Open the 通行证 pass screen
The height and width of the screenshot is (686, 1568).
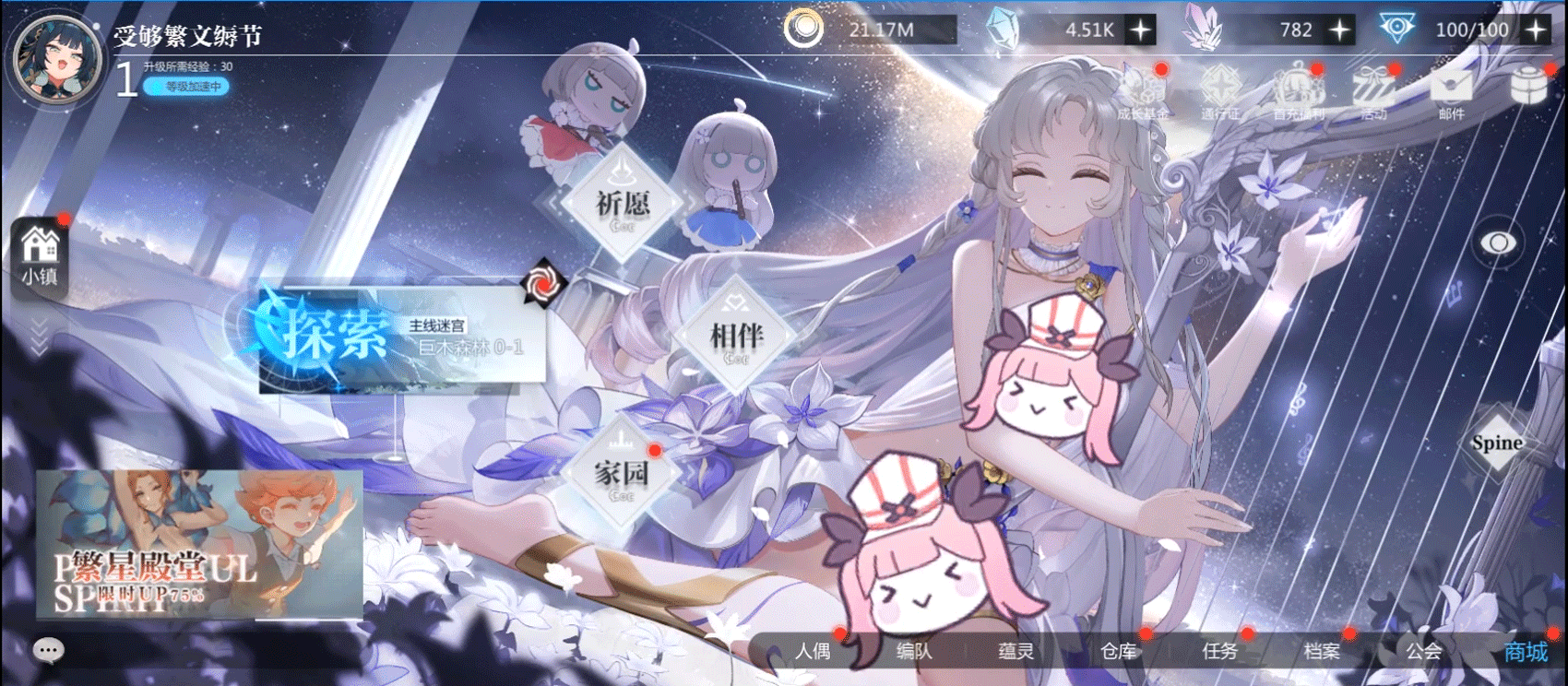1219,92
